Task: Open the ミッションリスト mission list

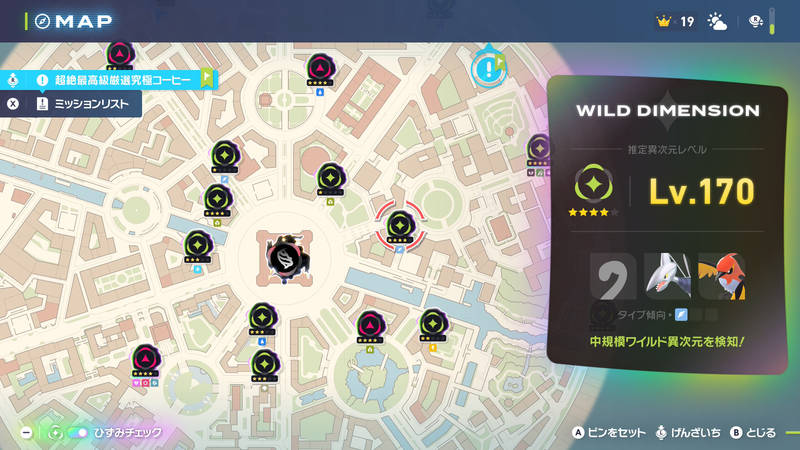Action: click(85, 104)
